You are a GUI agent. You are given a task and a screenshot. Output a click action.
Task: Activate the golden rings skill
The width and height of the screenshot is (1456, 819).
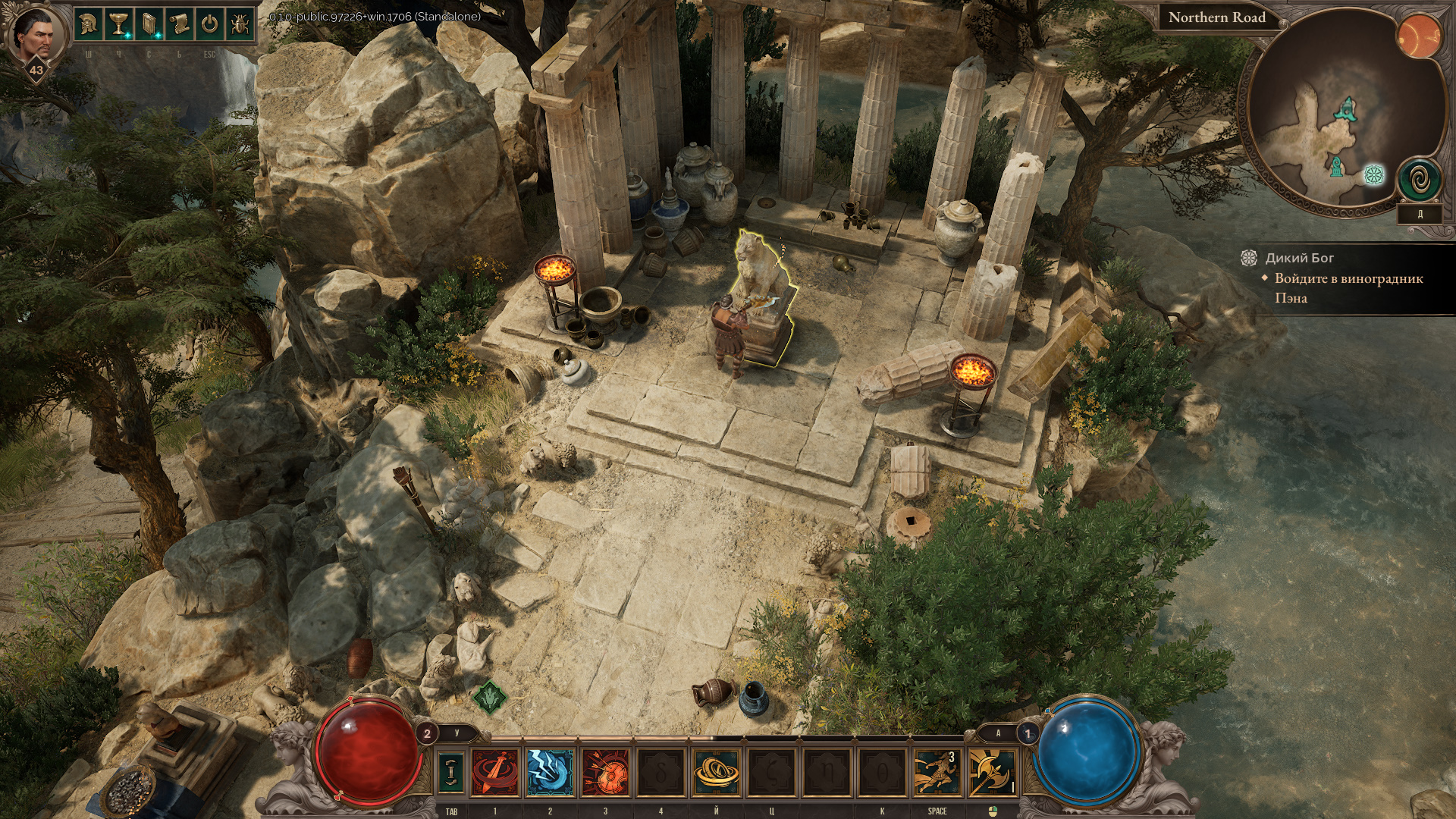click(716, 772)
